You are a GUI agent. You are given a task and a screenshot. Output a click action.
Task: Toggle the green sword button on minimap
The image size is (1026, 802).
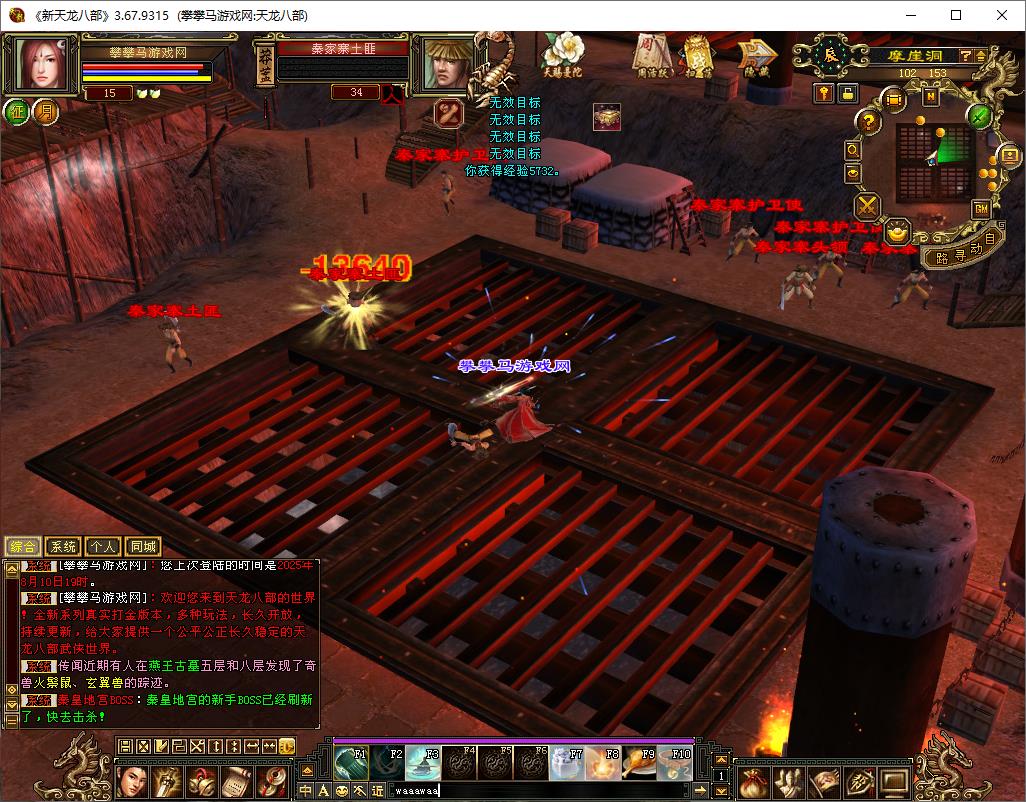[980, 115]
